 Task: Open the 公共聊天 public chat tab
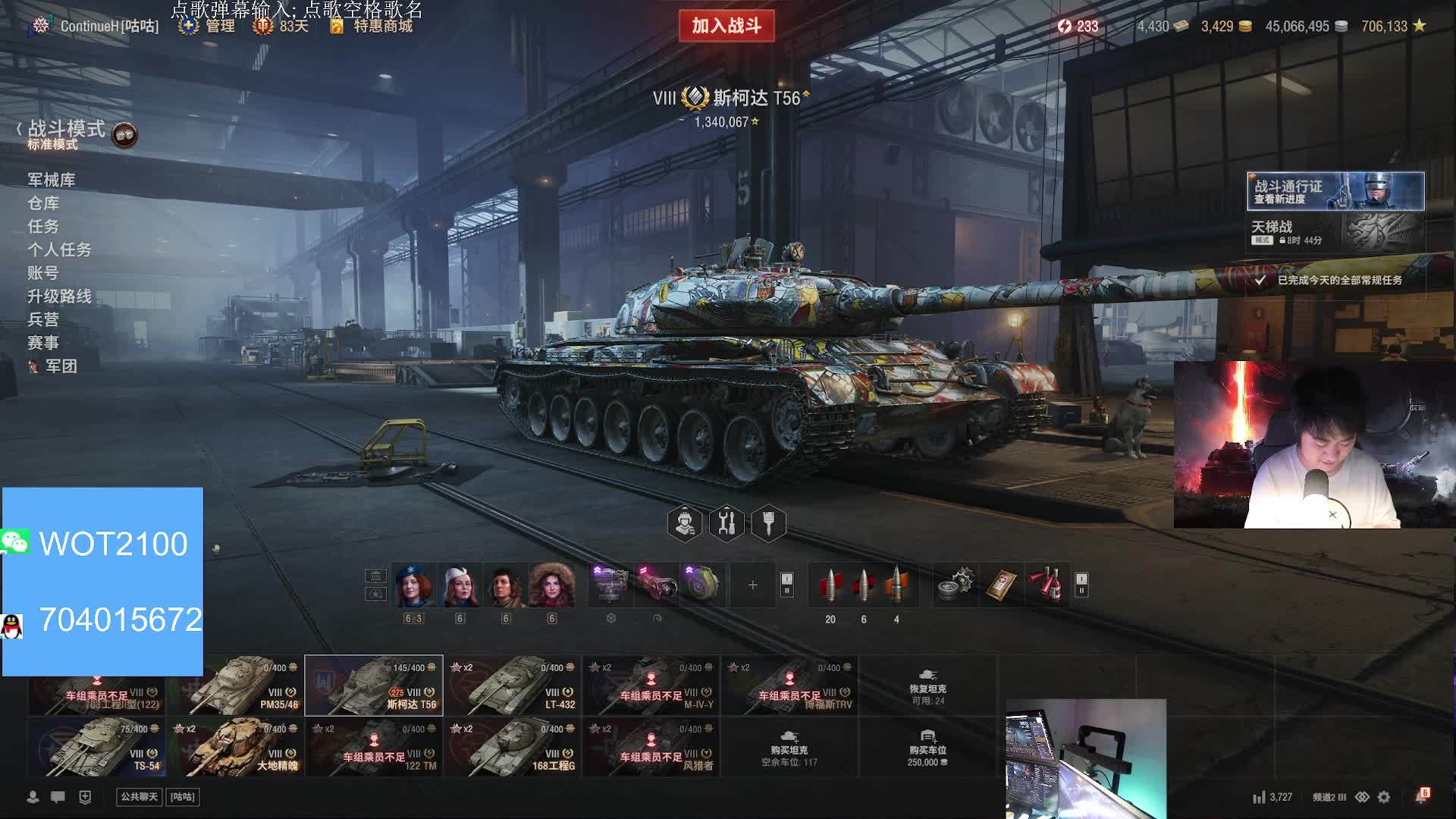140,797
